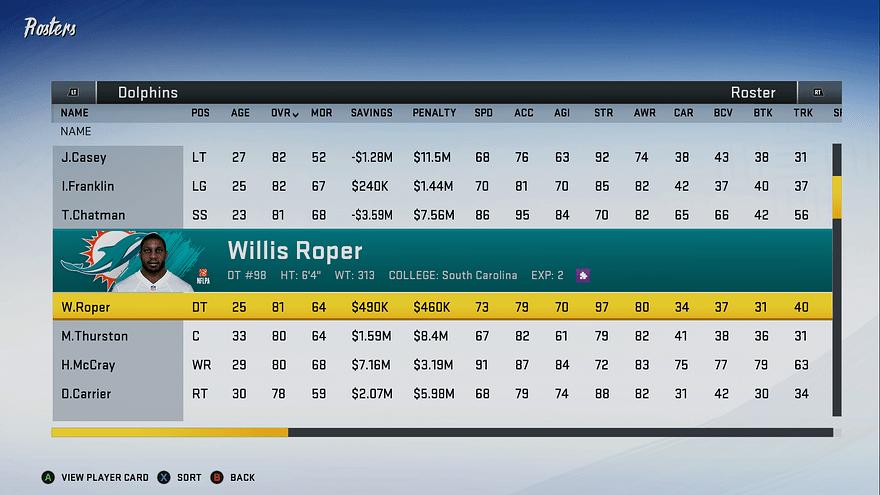This screenshot has height=495, width=880.
Task: Click the STR column header
Action: click(x=603, y=113)
